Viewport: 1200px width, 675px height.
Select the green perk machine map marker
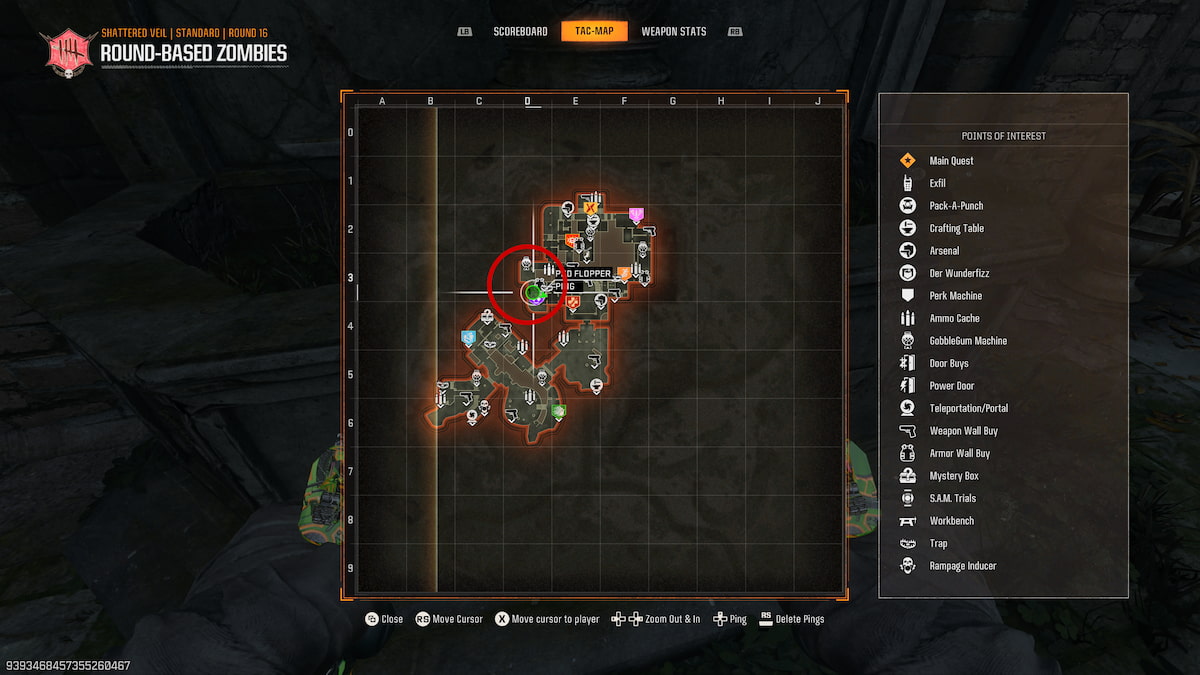559,411
